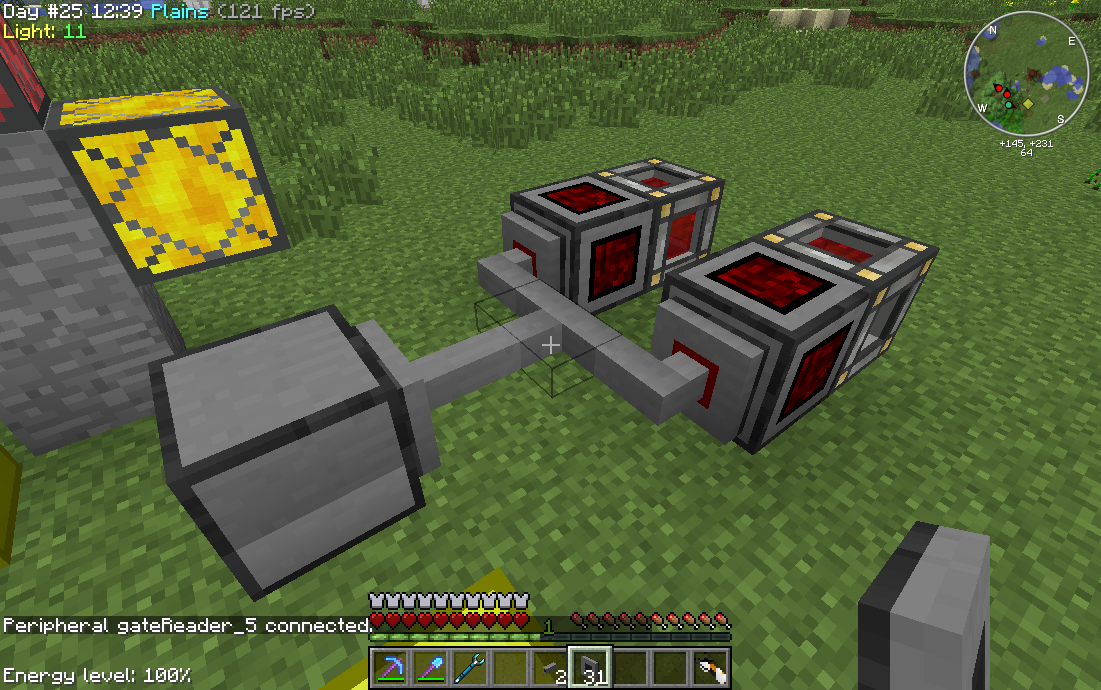Image resolution: width=1101 pixels, height=690 pixels.
Task: Click the yellow diamond marker on the minimap
Action: (x=1028, y=103)
